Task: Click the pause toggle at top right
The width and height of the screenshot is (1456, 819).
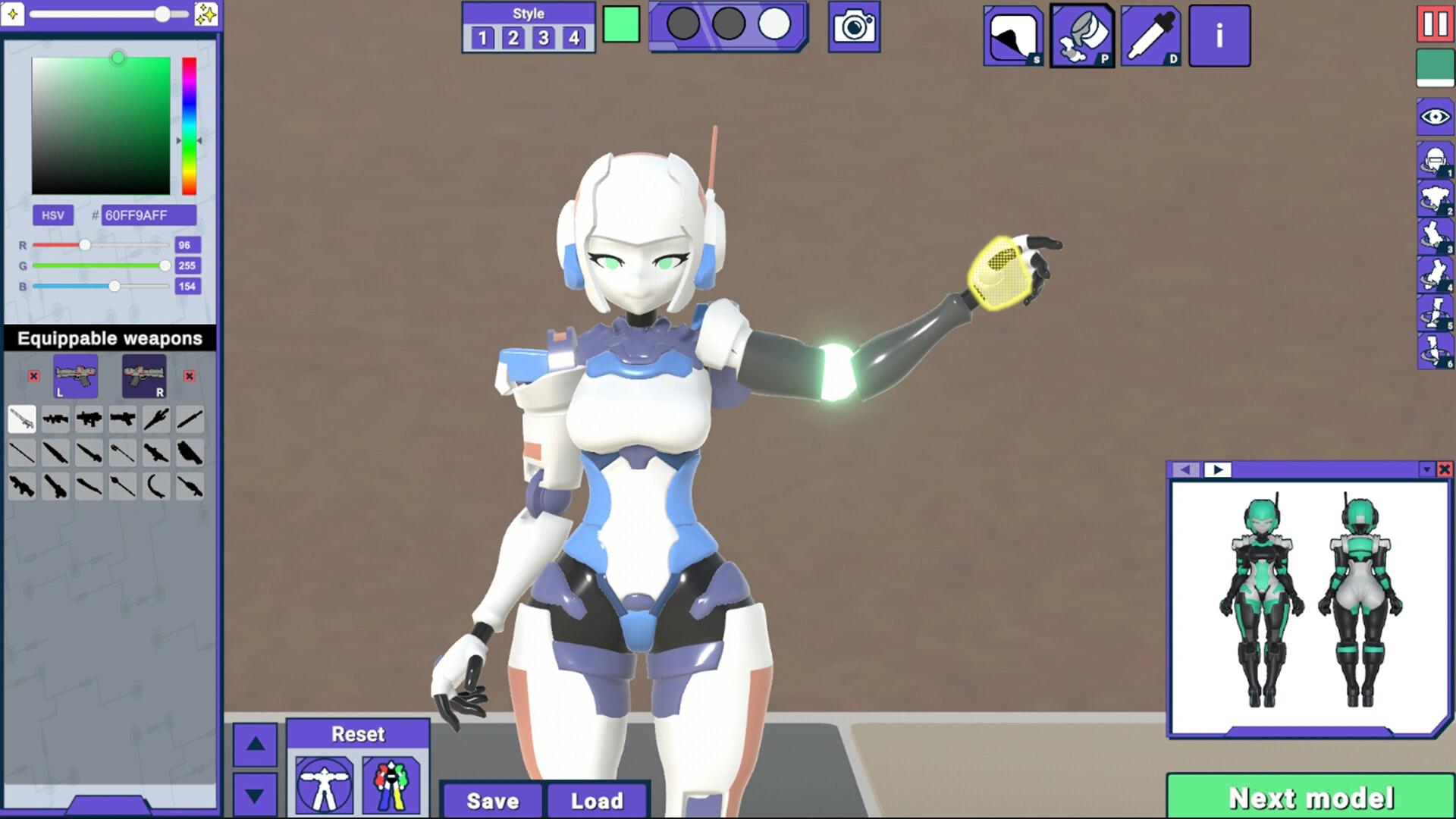Action: pyautogui.click(x=1432, y=25)
